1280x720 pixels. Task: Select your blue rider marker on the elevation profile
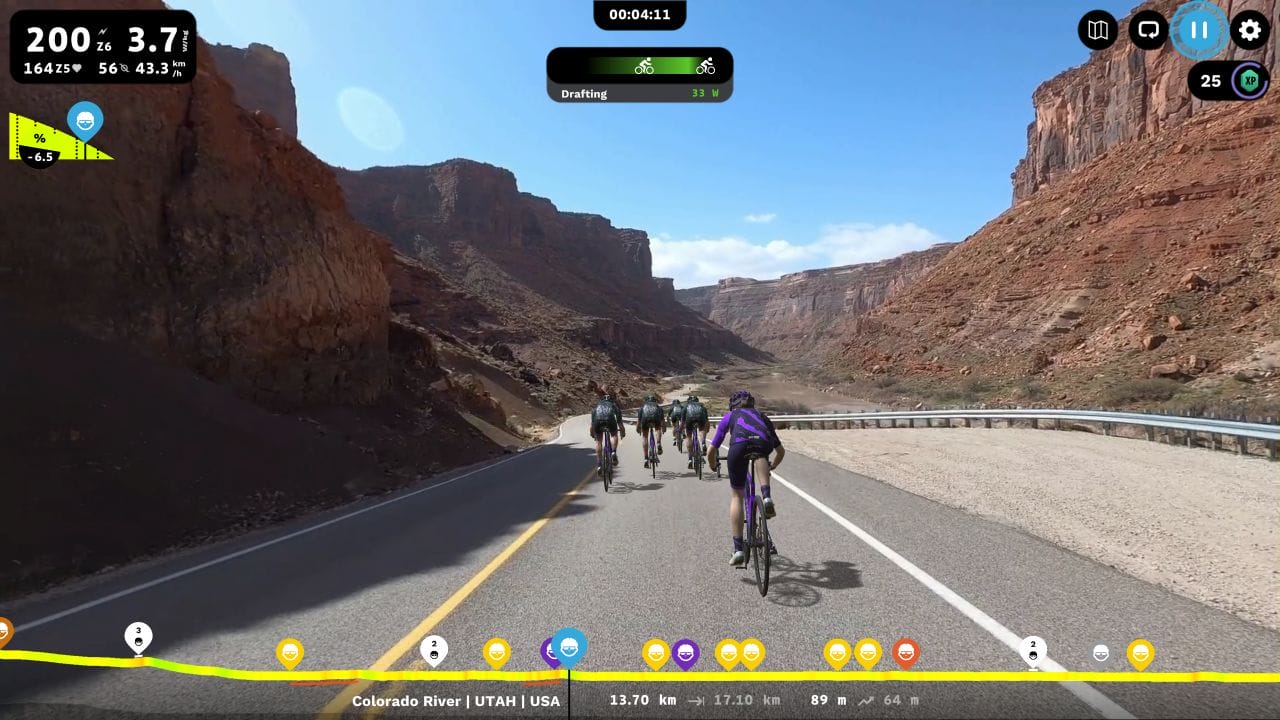[567, 648]
